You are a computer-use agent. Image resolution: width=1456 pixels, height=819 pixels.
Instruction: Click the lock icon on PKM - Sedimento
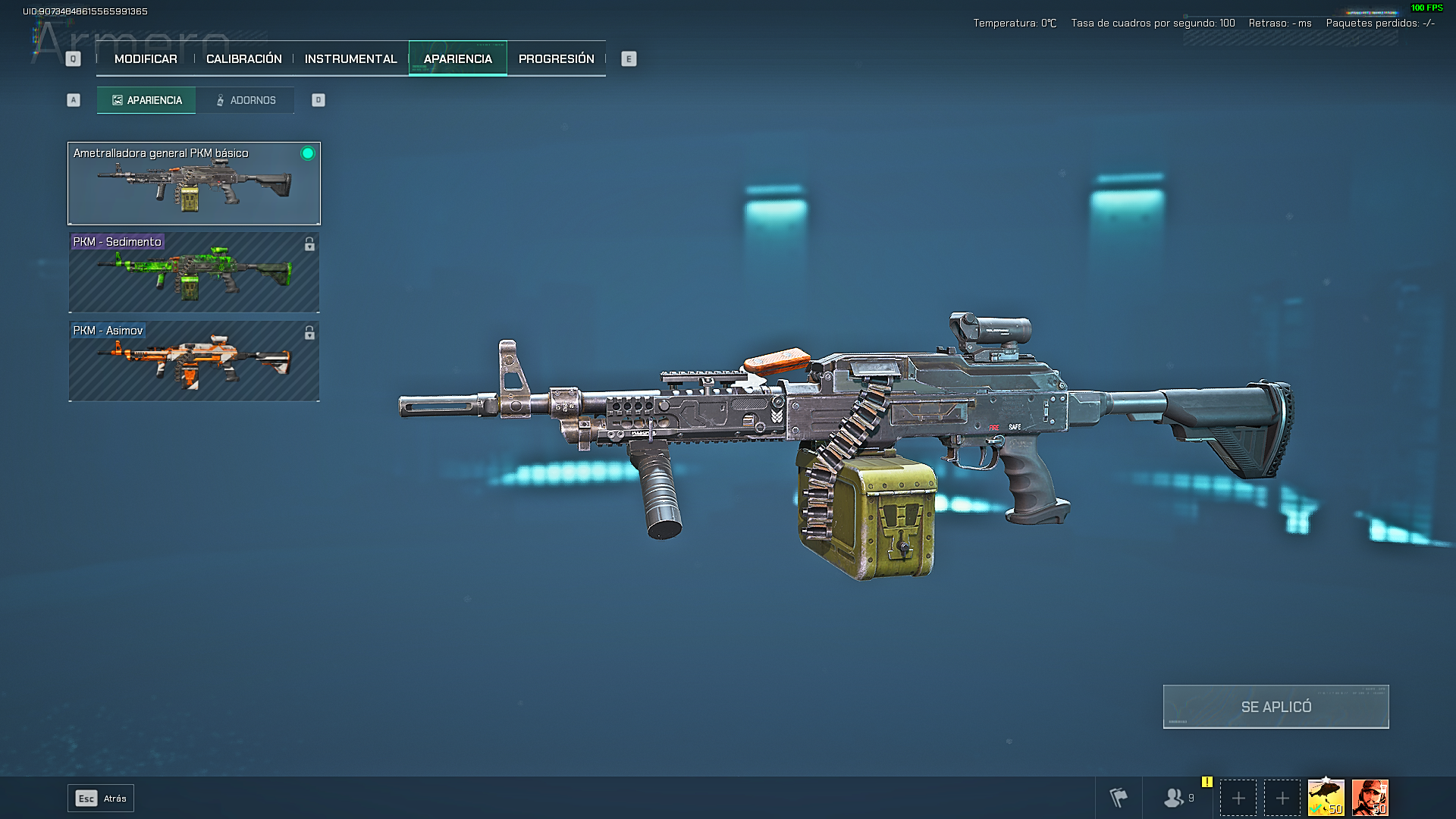[309, 243]
